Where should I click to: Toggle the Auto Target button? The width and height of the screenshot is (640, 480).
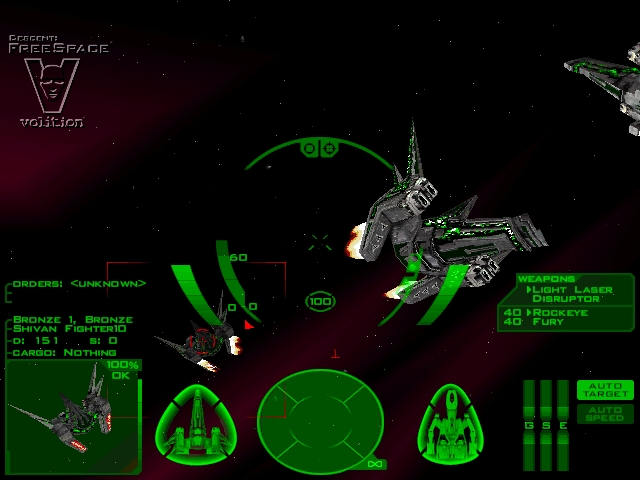click(605, 390)
